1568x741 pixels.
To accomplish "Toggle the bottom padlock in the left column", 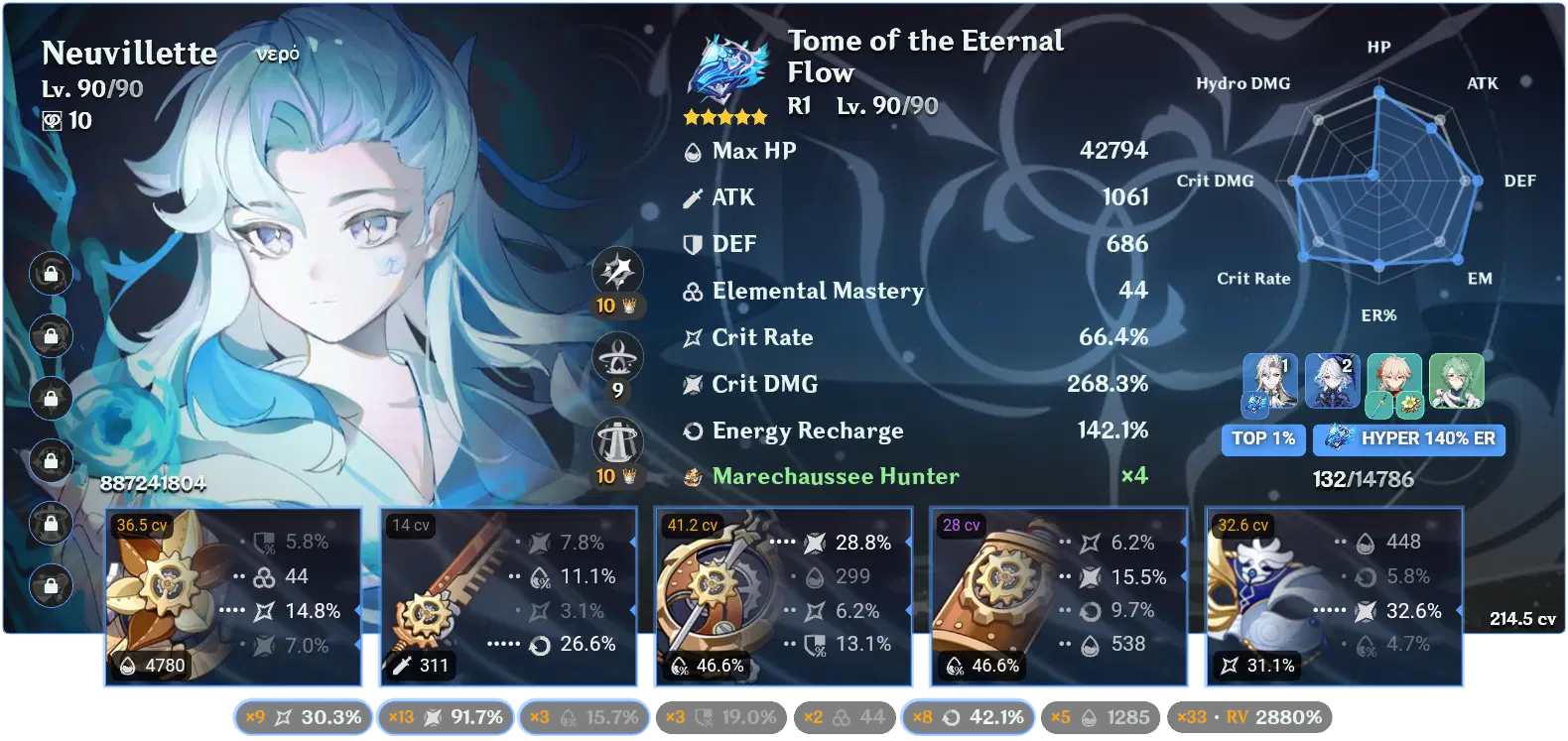I will coord(50,585).
